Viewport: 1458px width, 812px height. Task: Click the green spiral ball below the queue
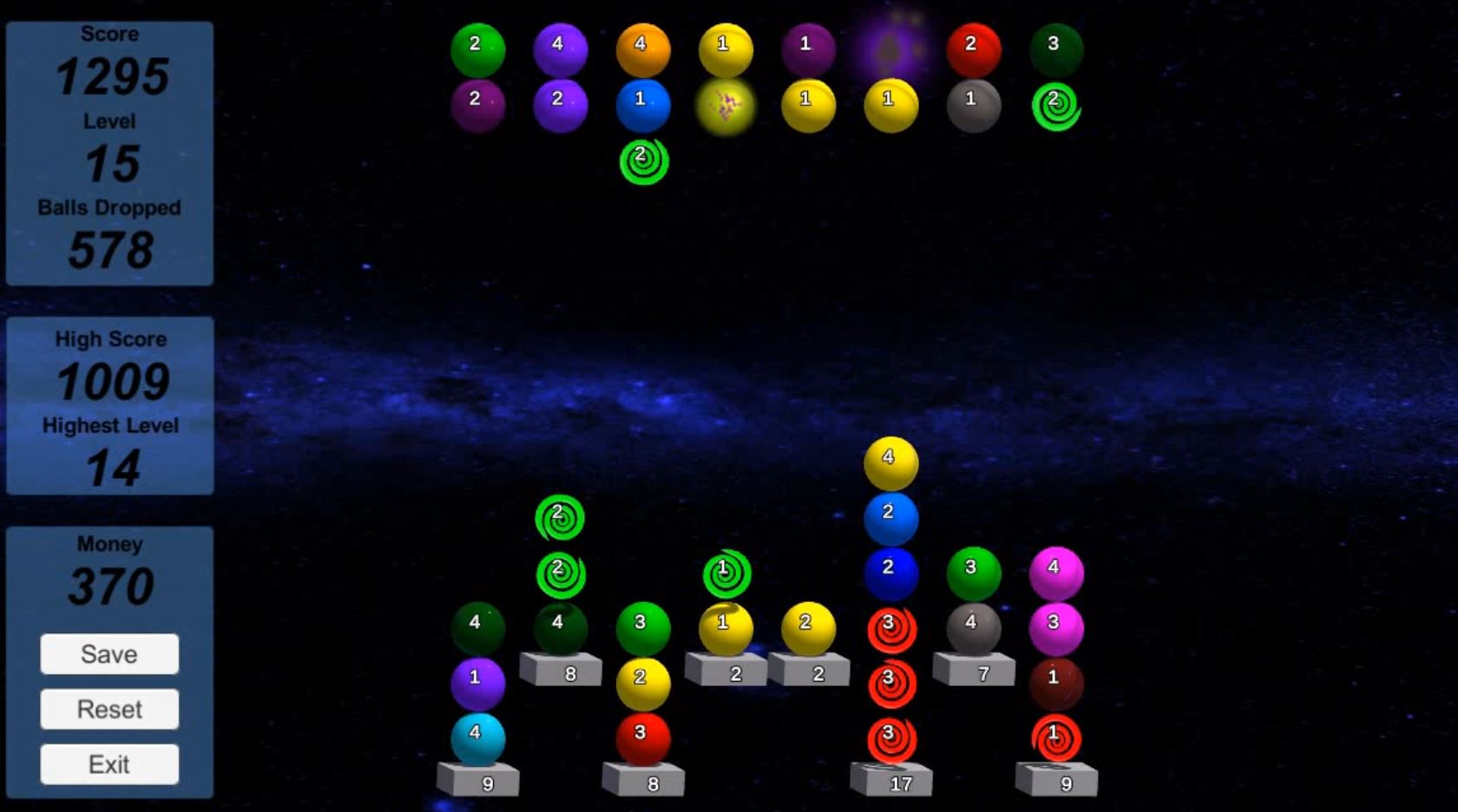(643, 158)
